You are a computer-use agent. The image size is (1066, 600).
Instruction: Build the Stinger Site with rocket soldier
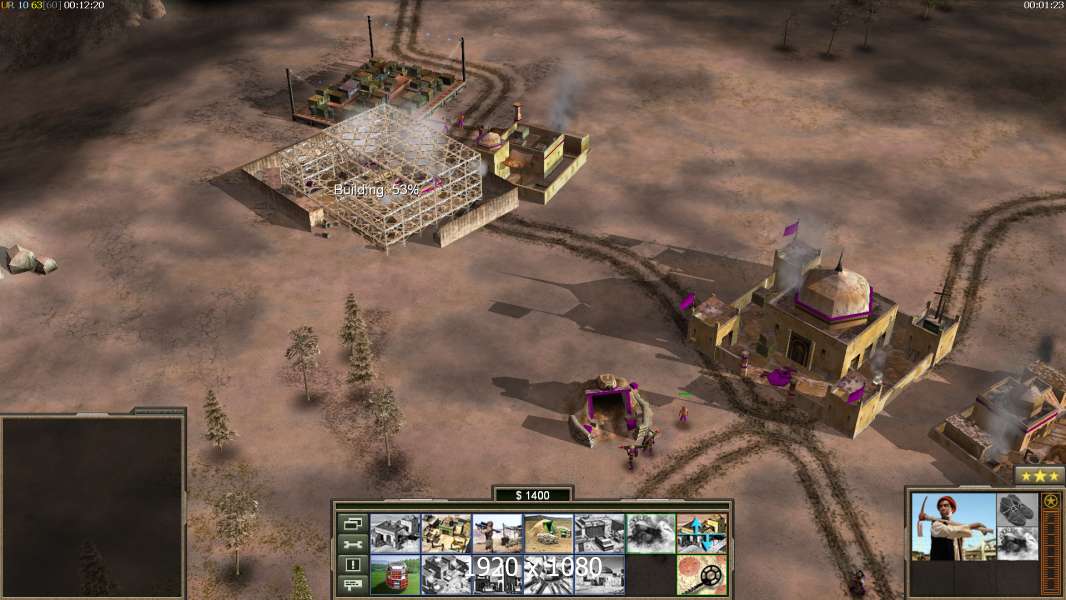[x=497, y=533]
